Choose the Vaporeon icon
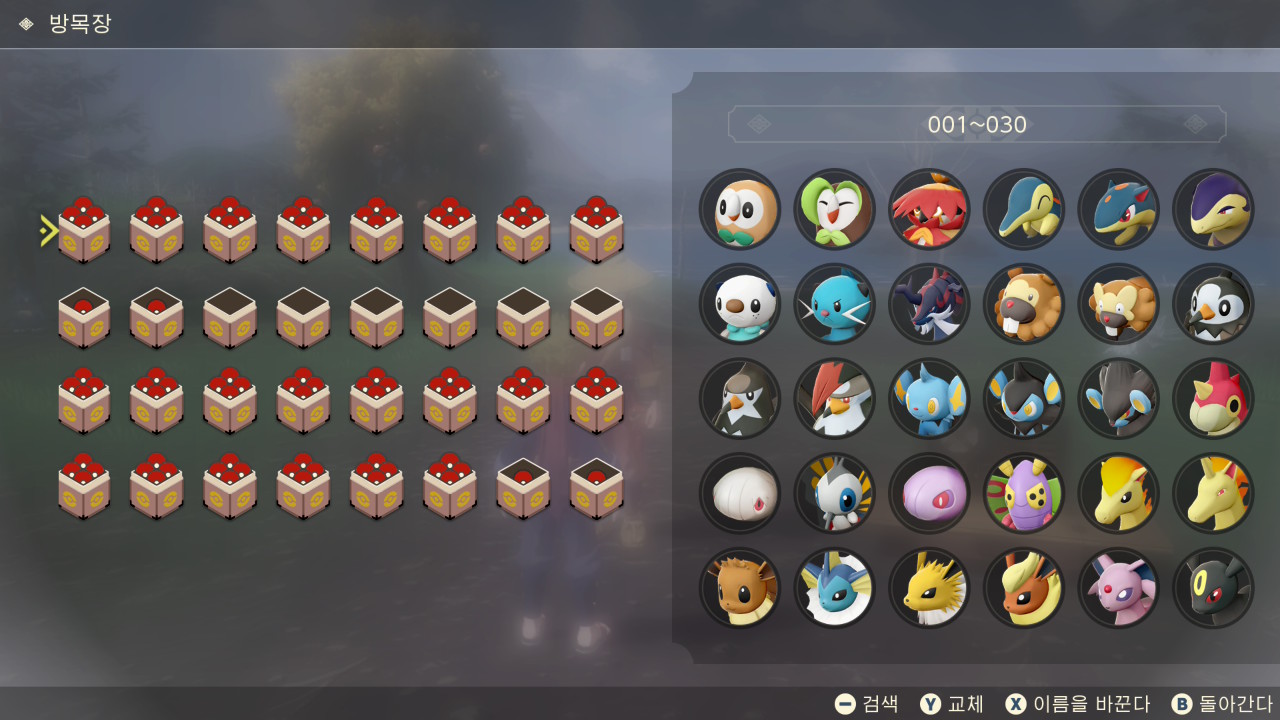The height and width of the screenshot is (720, 1280). click(834, 588)
